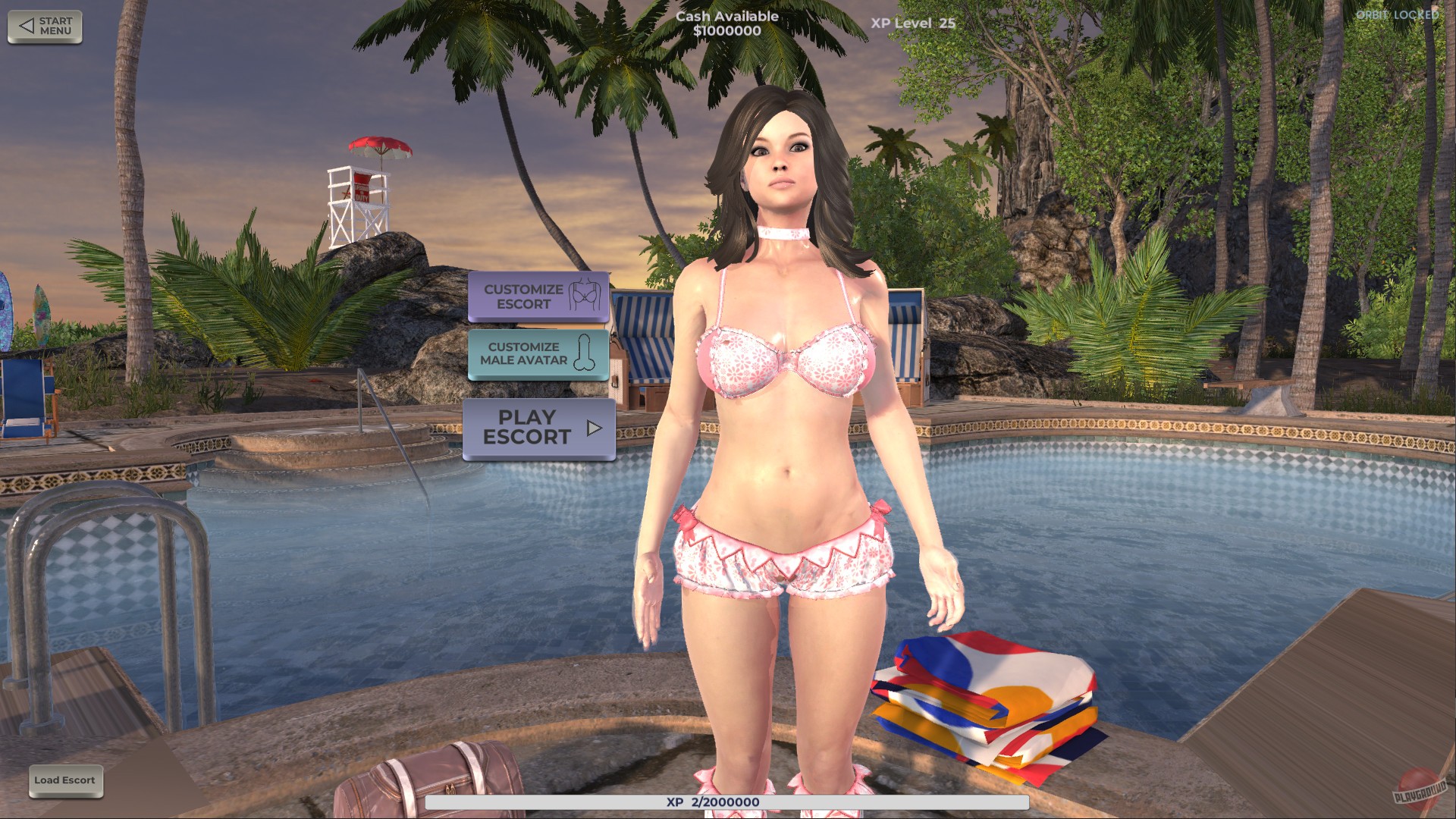
Task: Click the anatomy icon on Customize Male Avatar
Action: (x=582, y=354)
